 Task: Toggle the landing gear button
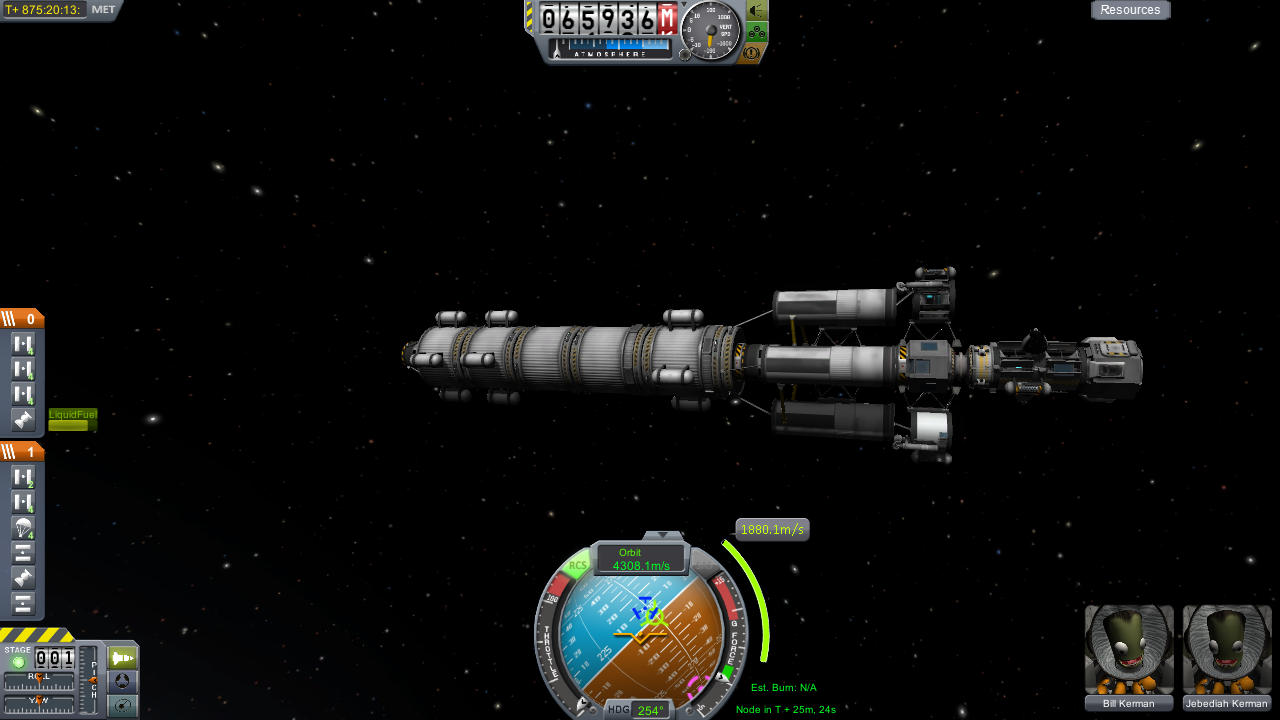tap(758, 32)
